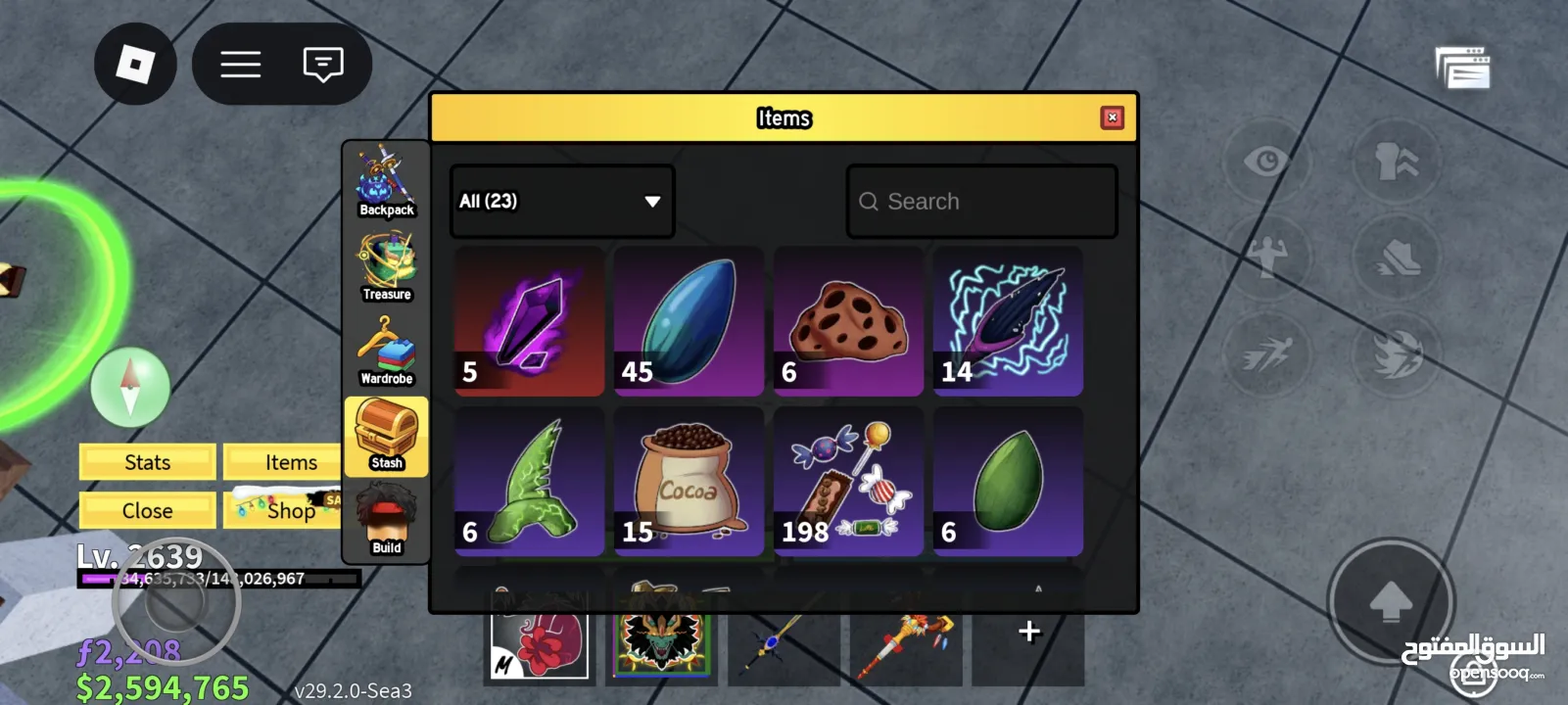
Task: Open the Treasure tab
Action: 386,266
